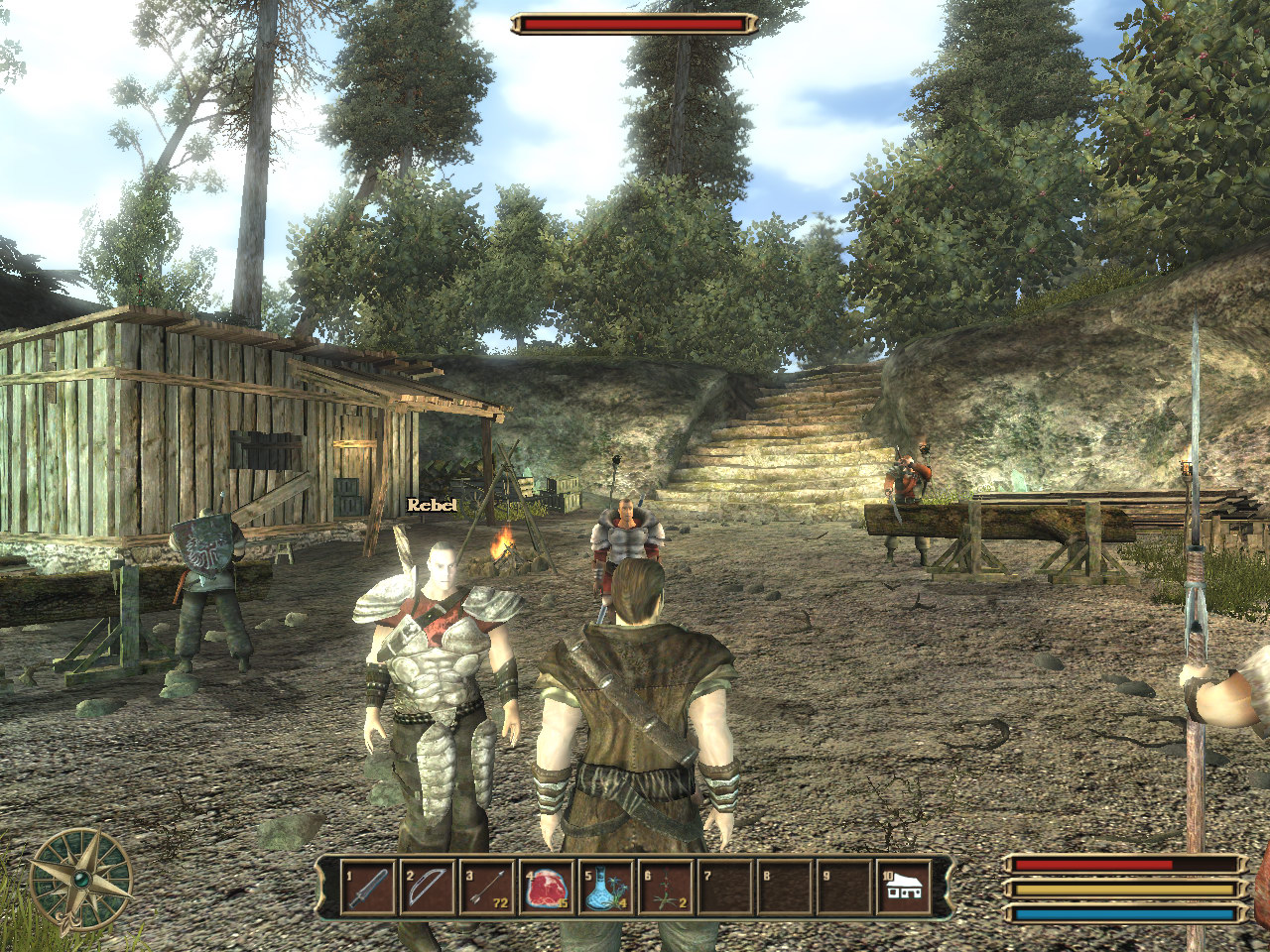Select the arrows stack showing 72

pyautogui.click(x=486, y=887)
